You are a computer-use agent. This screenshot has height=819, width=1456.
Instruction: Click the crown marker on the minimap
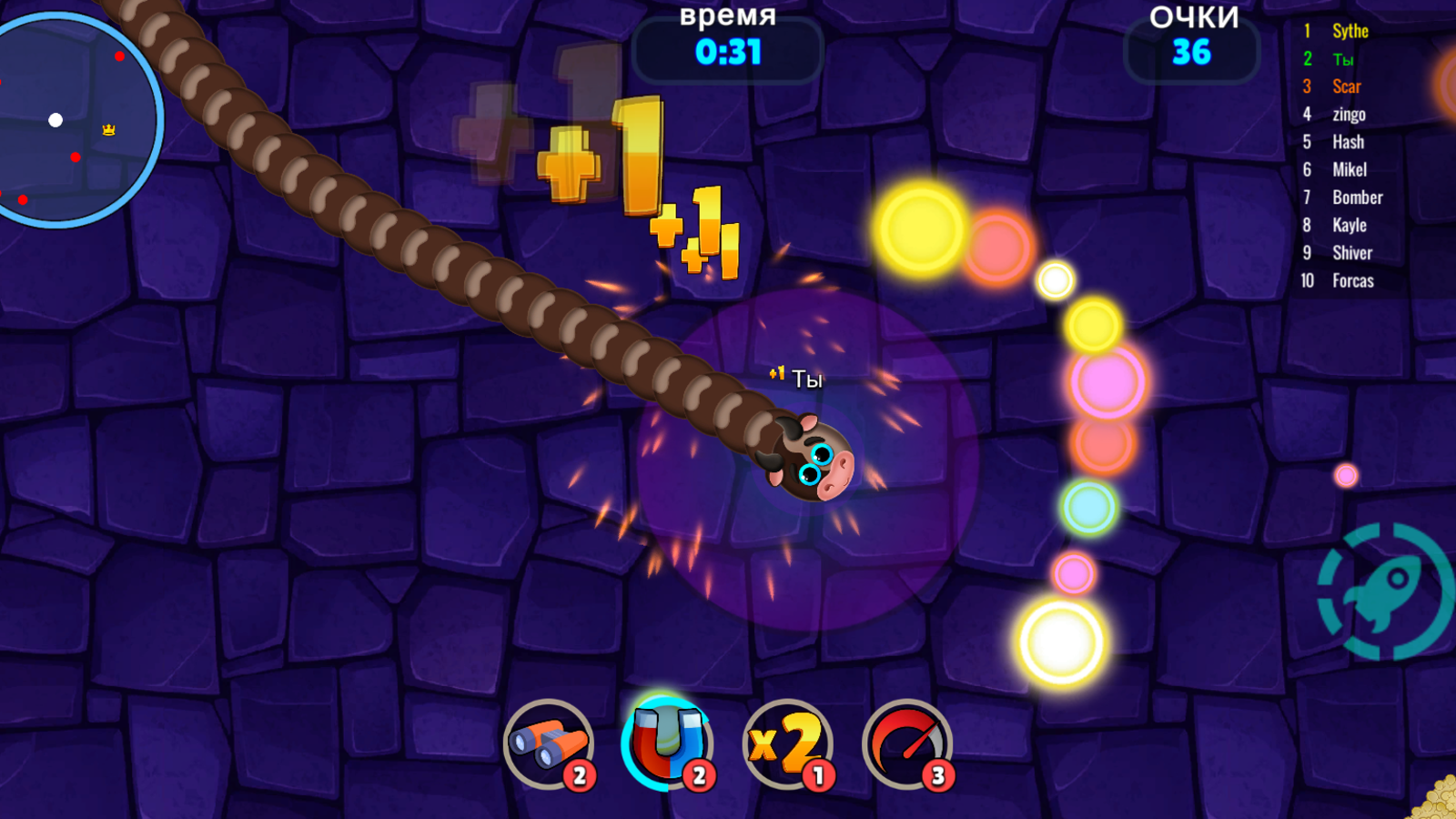pyautogui.click(x=107, y=130)
